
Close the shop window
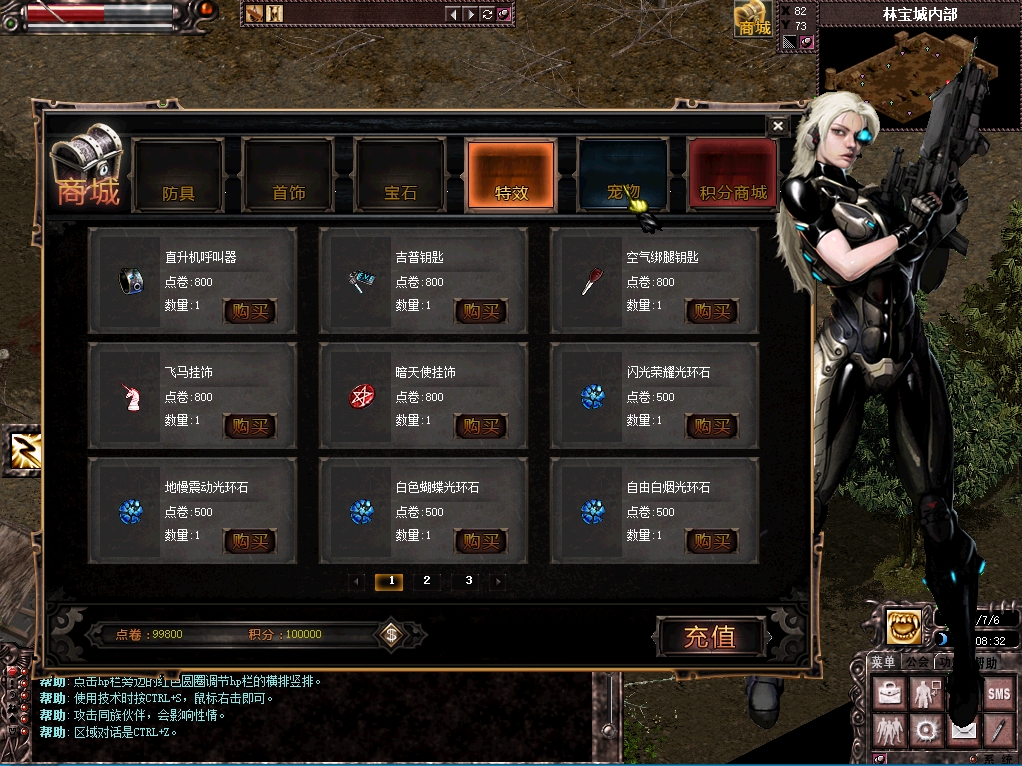[x=777, y=126]
